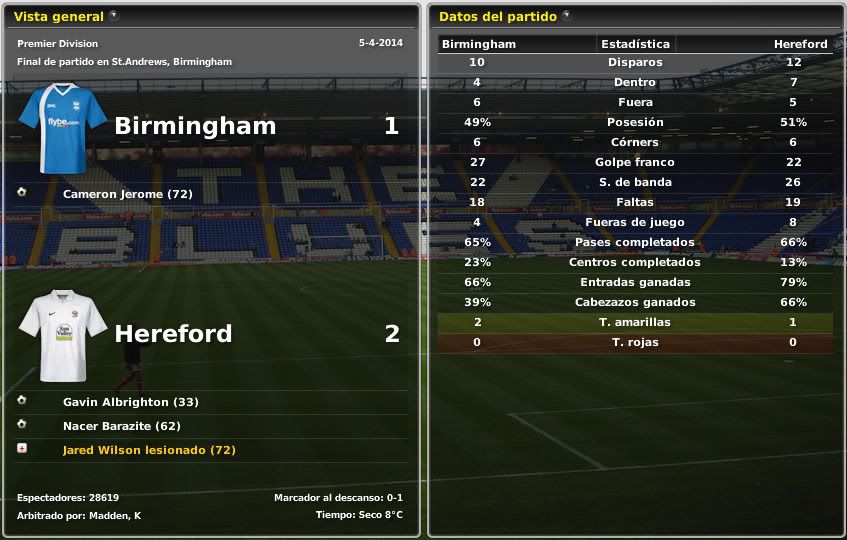Click the Birmingham column header in stats
The width and height of the screenshot is (847, 540).
coord(479,44)
